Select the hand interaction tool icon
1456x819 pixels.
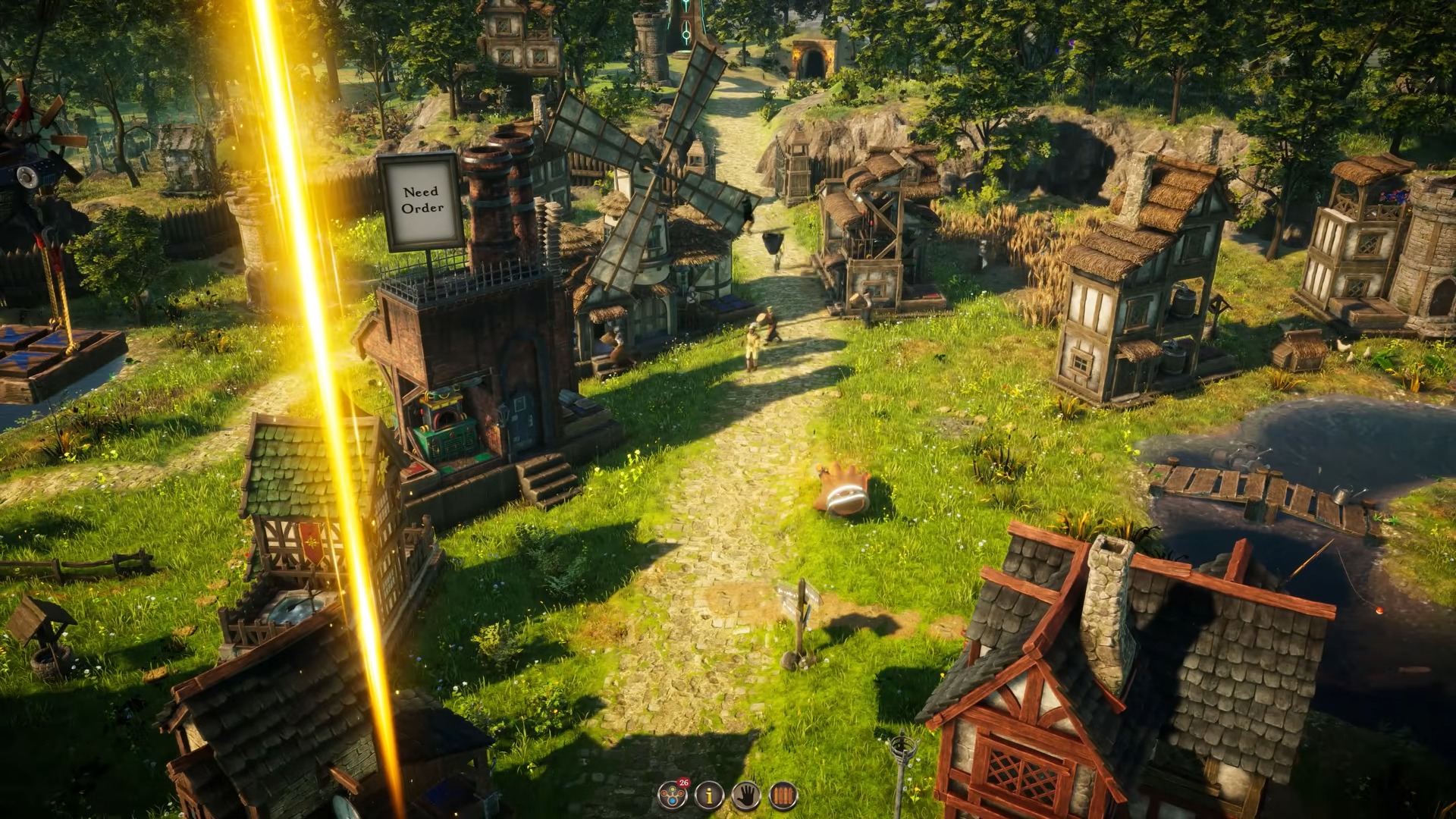(747, 794)
